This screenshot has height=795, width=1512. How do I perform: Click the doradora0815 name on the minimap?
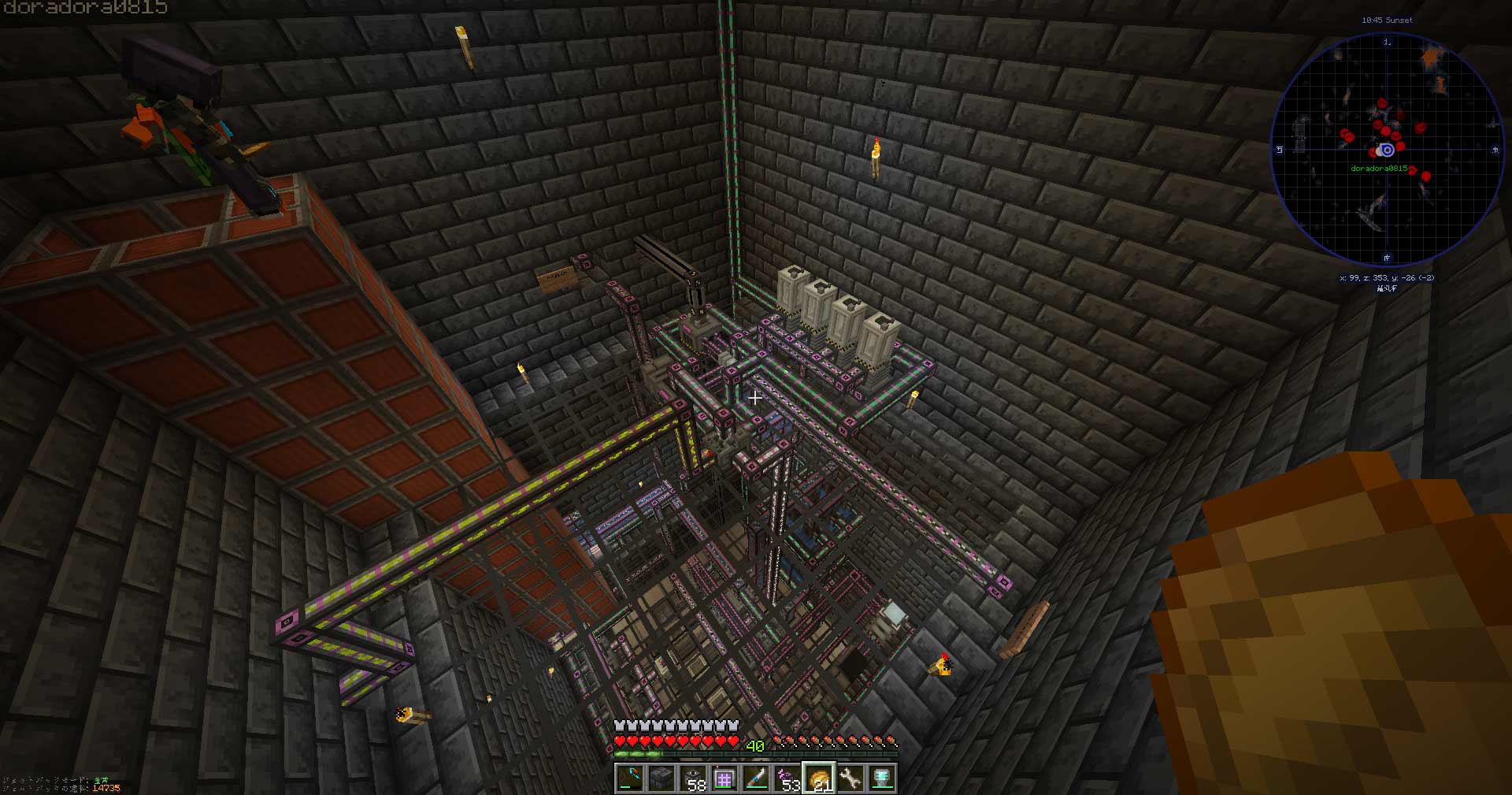[1379, 169]
